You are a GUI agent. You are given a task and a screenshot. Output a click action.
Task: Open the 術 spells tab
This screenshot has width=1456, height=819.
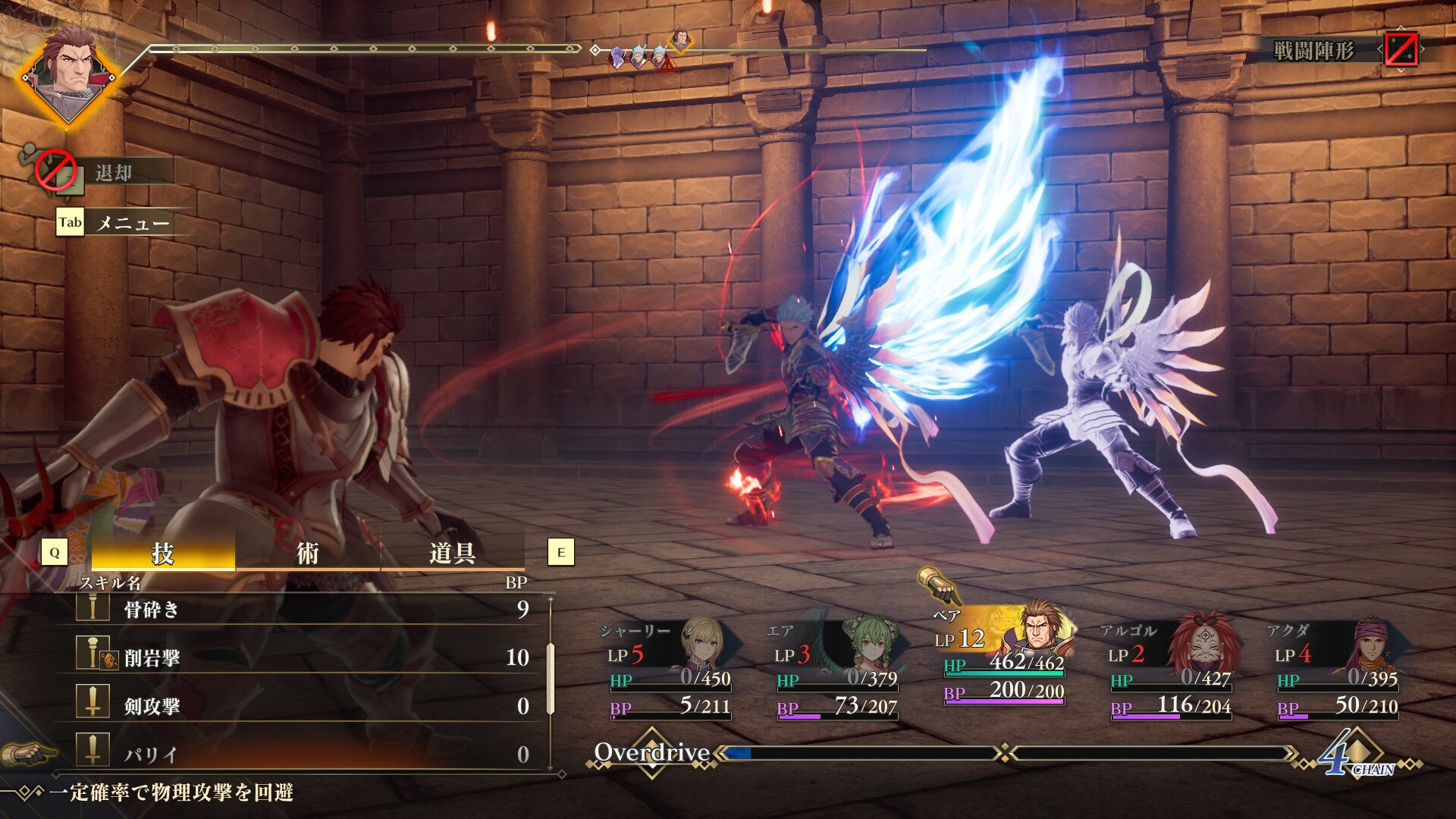(x=307, y=553)
